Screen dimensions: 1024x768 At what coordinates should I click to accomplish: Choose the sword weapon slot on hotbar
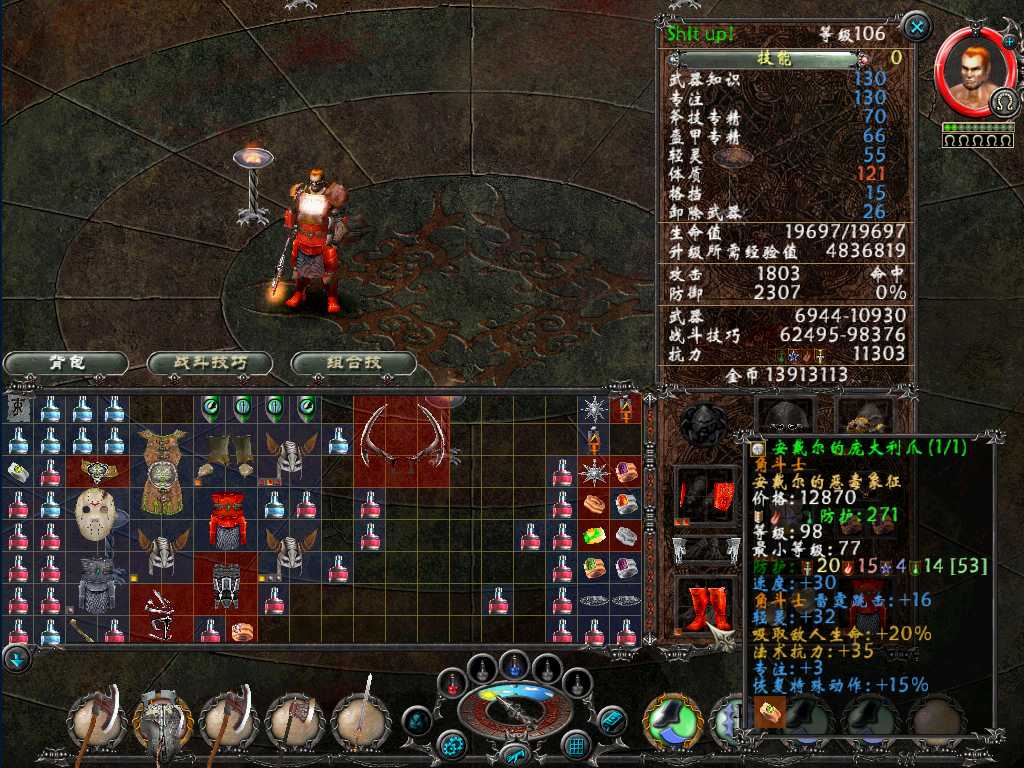(360, 718)
